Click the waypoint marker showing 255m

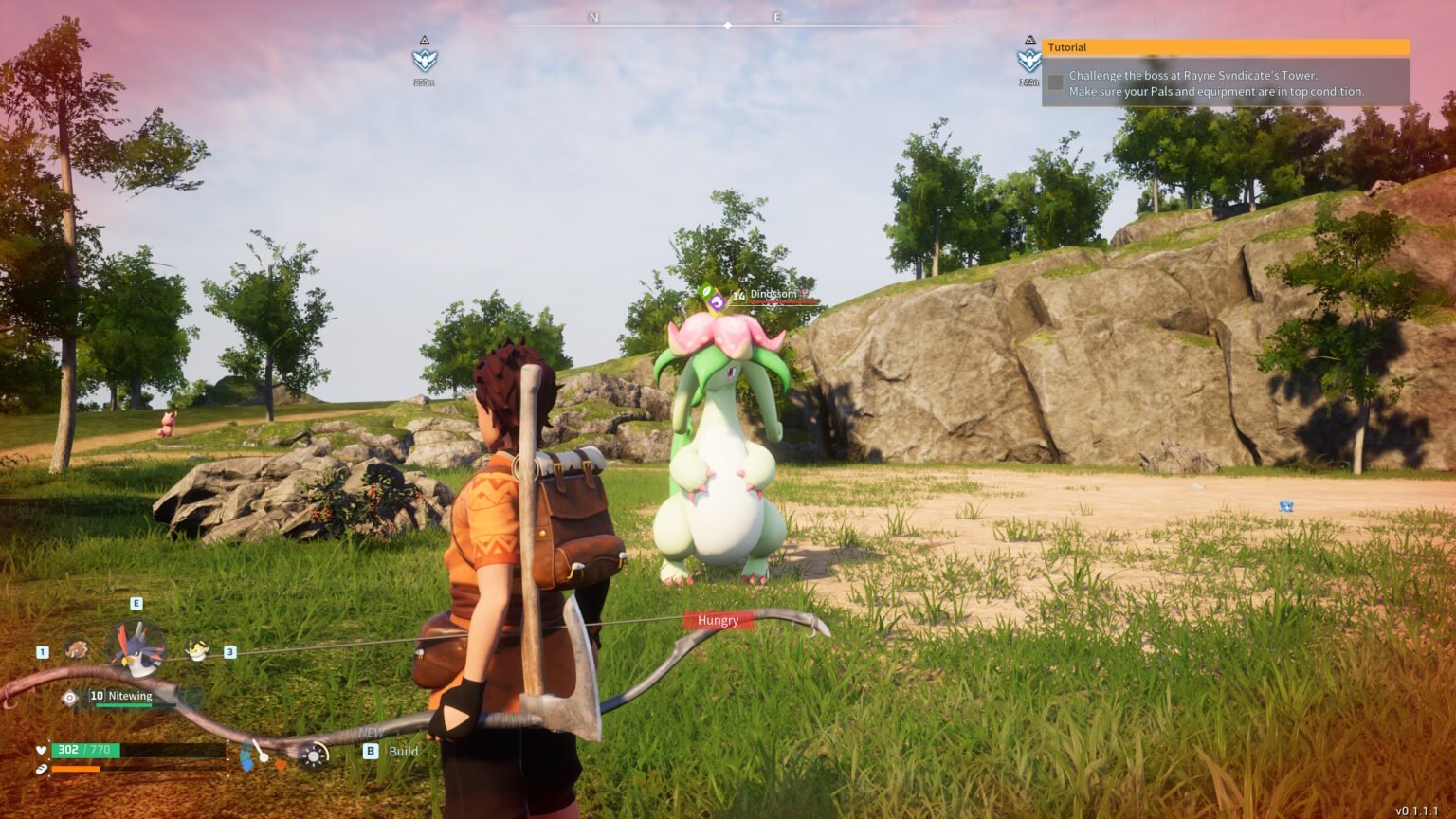tap(424, 61)
